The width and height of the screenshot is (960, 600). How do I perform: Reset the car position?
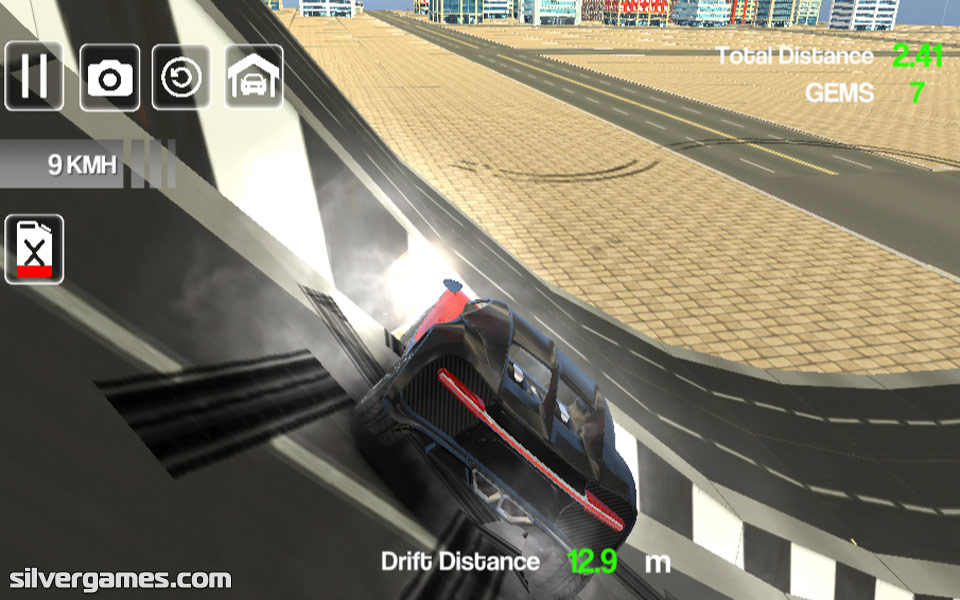[x=181, y=76]
